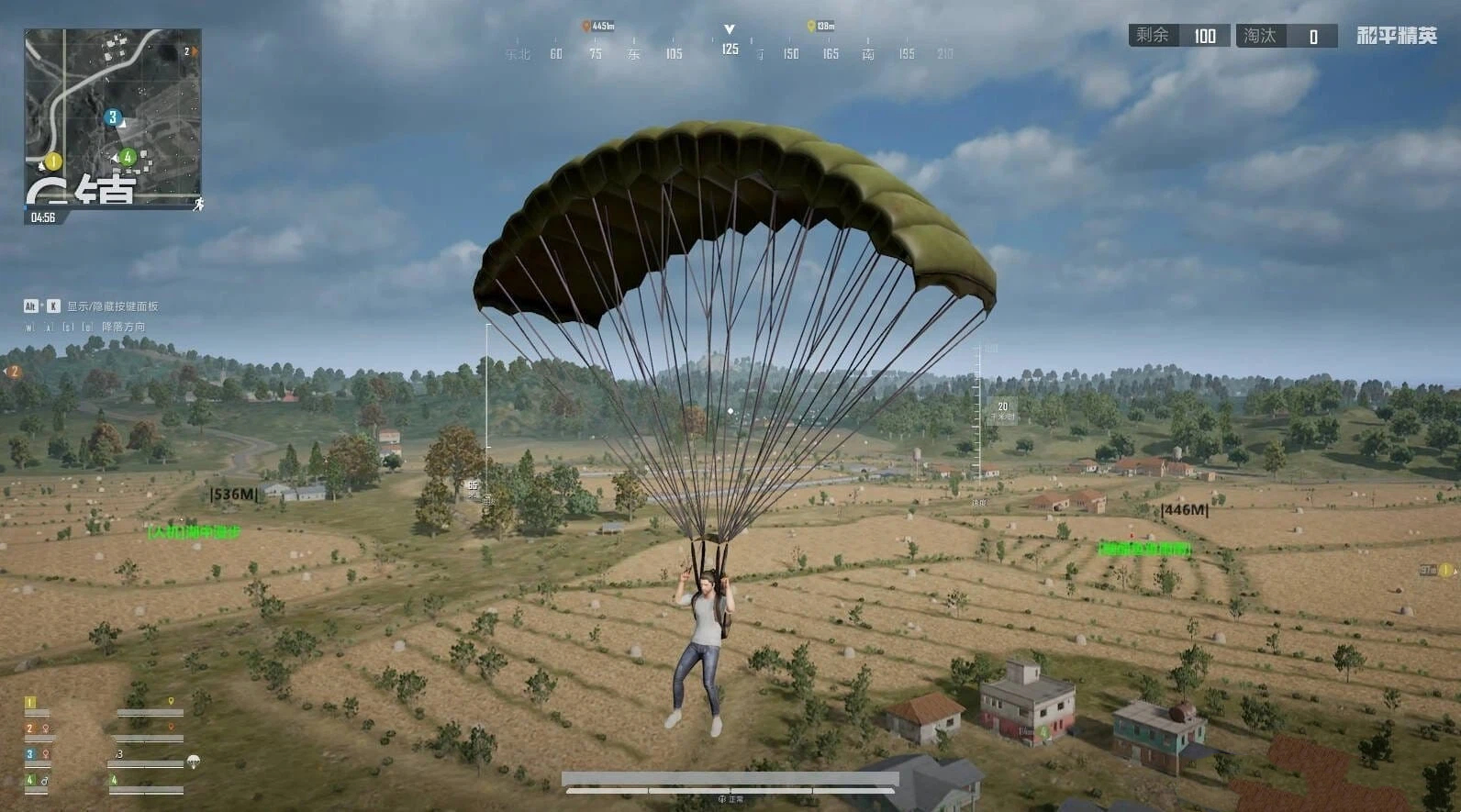Click teammate 3's blue marker on minimap
This screenshot has height=812, width=1461.
coord(113,117)
